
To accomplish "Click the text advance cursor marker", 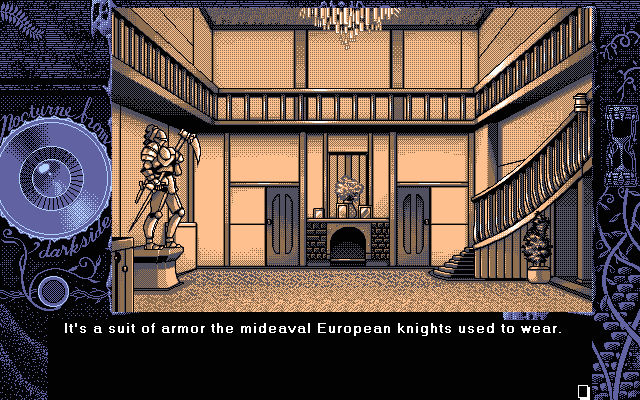I will click(583, 389).
